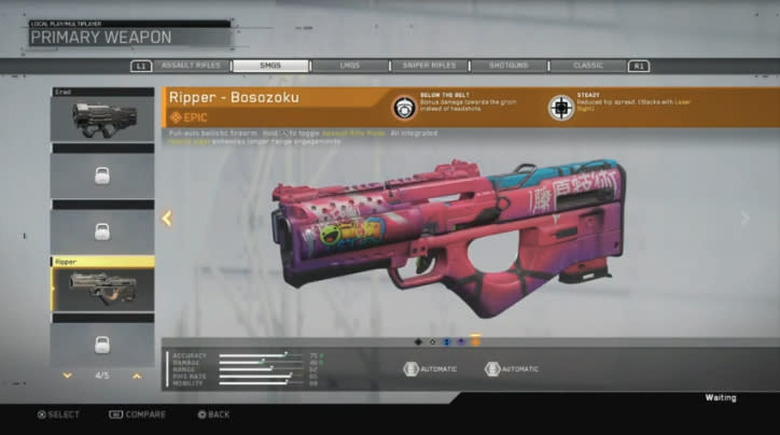Click the up arrow in weapon list
The height and width of the screenshot is (435, 780).
click(x=138, y=375)
